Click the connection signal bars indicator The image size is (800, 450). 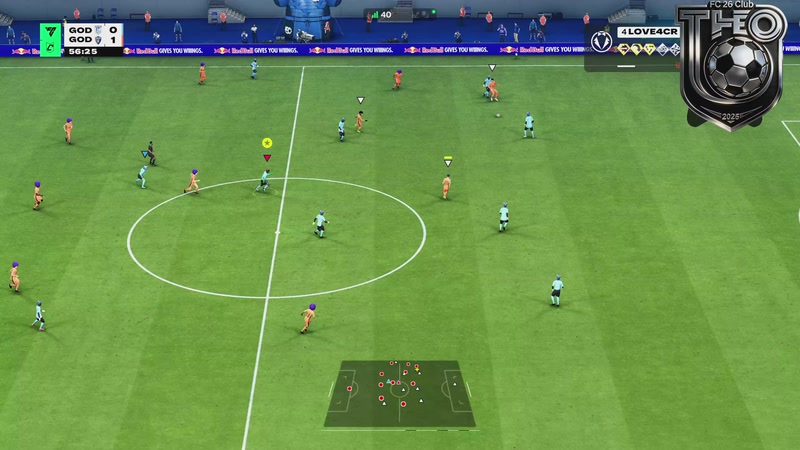point(376,15)
